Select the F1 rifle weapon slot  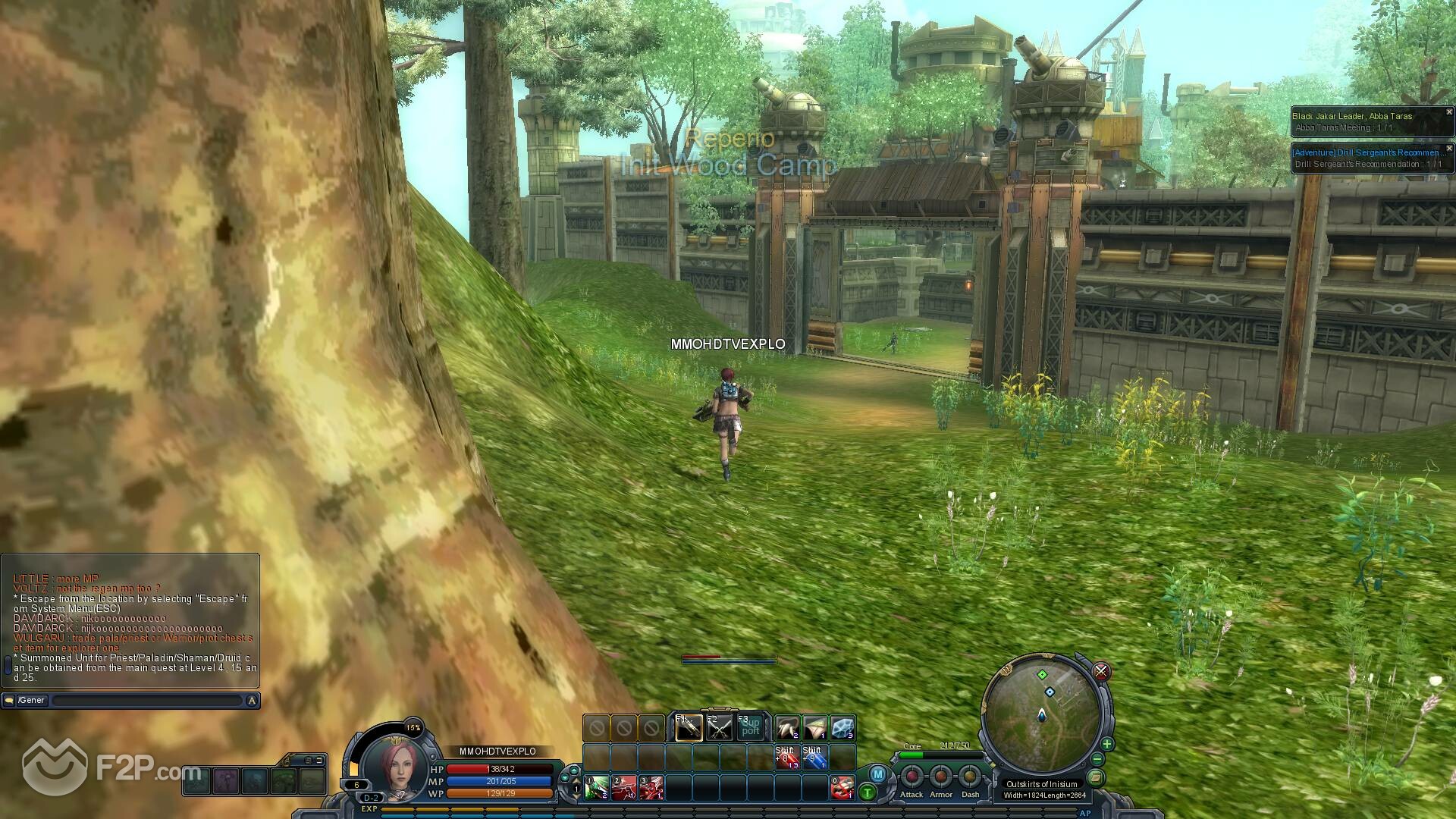[x=689, y=728]
